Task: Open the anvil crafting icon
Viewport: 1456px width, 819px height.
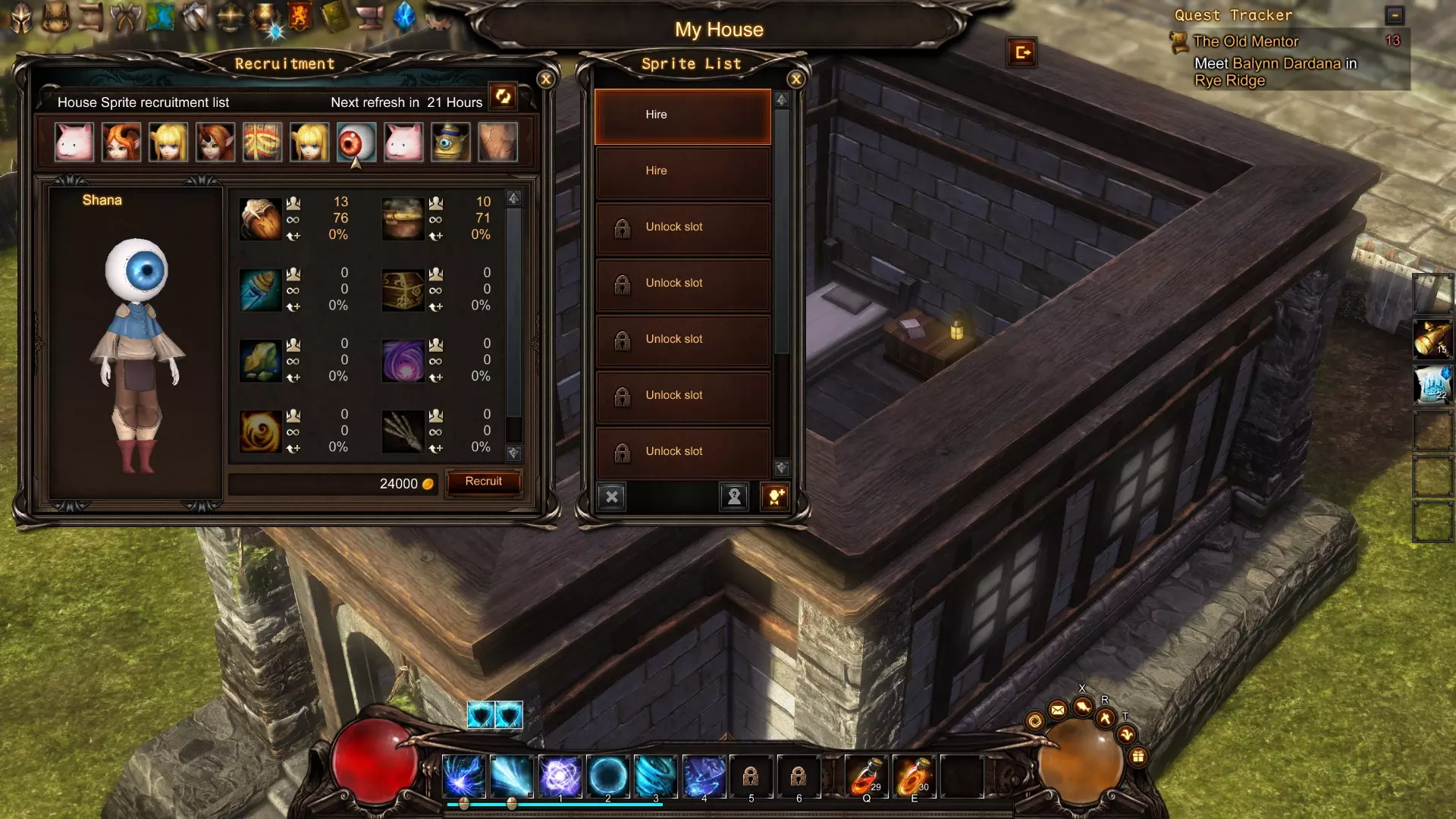Action: (x=369, y=17)
